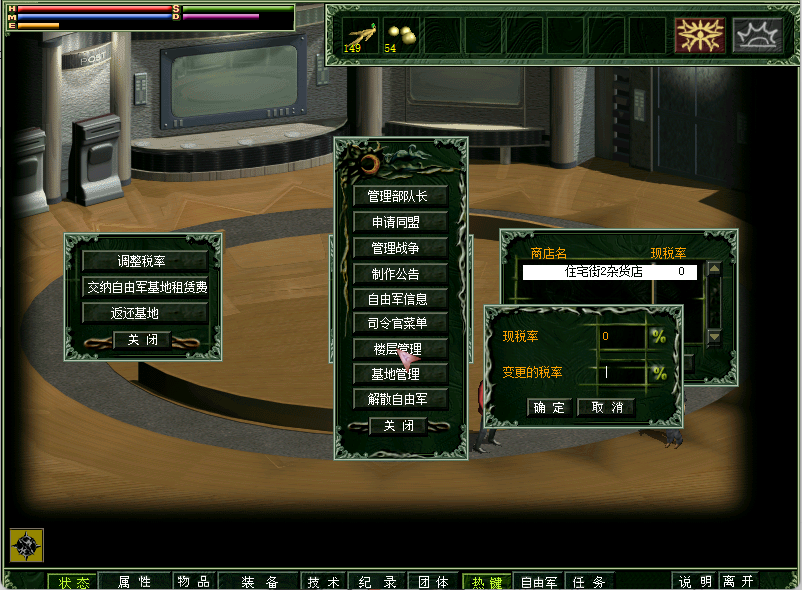Switch to the 物品 tab

[194, 582]
